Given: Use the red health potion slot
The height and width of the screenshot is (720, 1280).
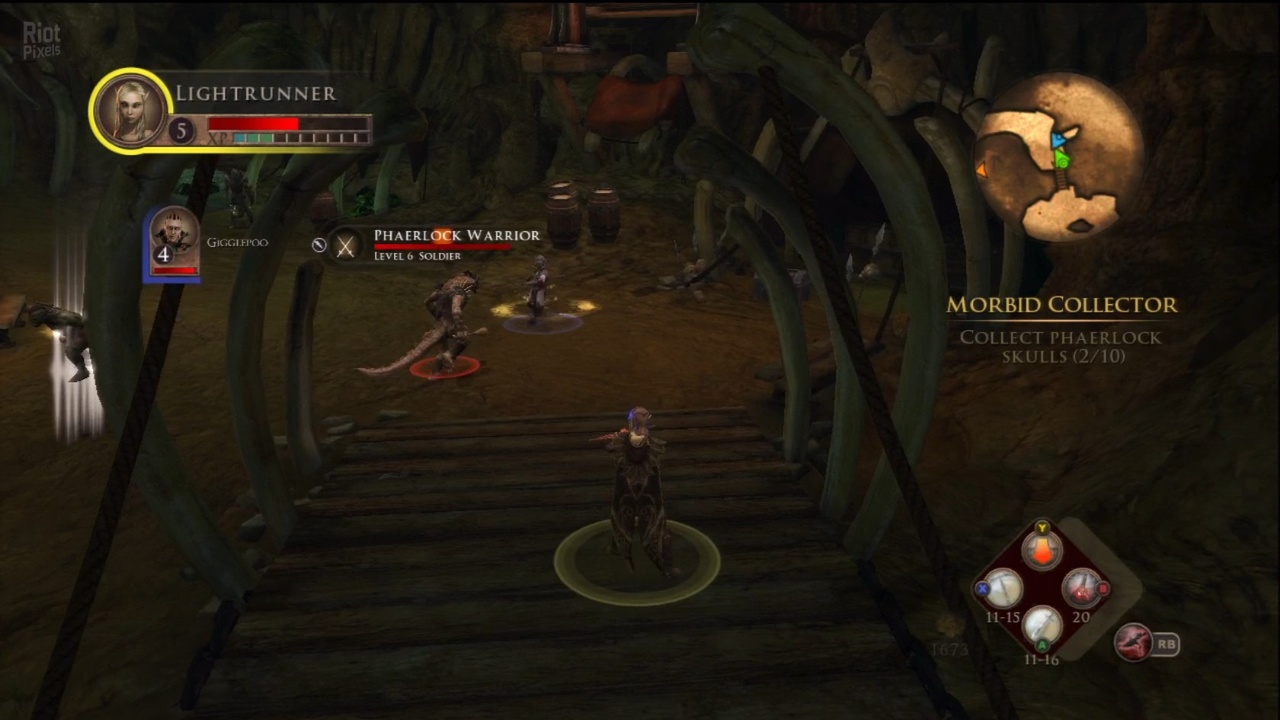Looking at the screenshot, I should (1042, 551).
